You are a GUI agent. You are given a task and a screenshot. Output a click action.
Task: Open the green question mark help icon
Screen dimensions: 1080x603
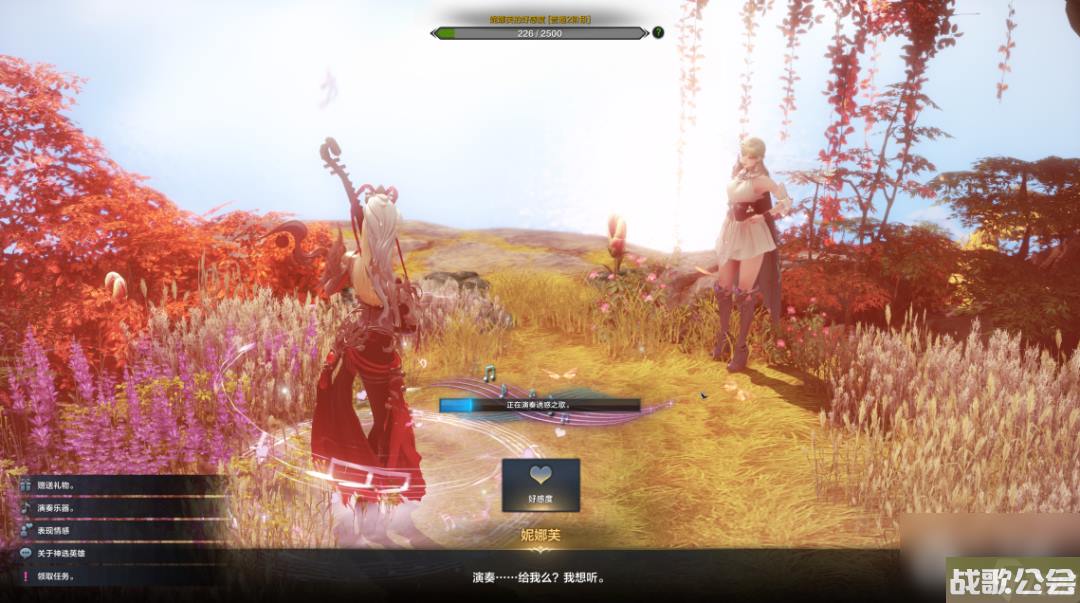(658, 33)
